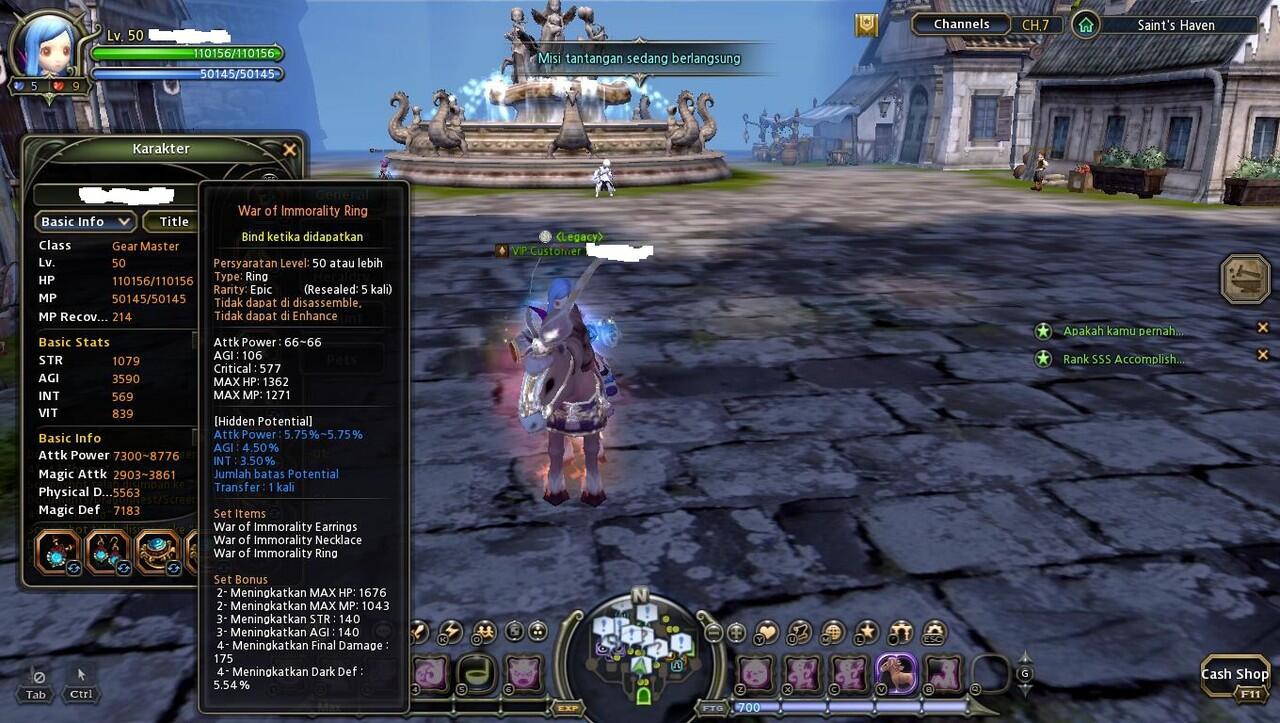Dismiss the "Rank SSS Accomplish..." tracker entry
Image resolution: width=1280 pixels, height=723 pixels.
coord(1263,355)
